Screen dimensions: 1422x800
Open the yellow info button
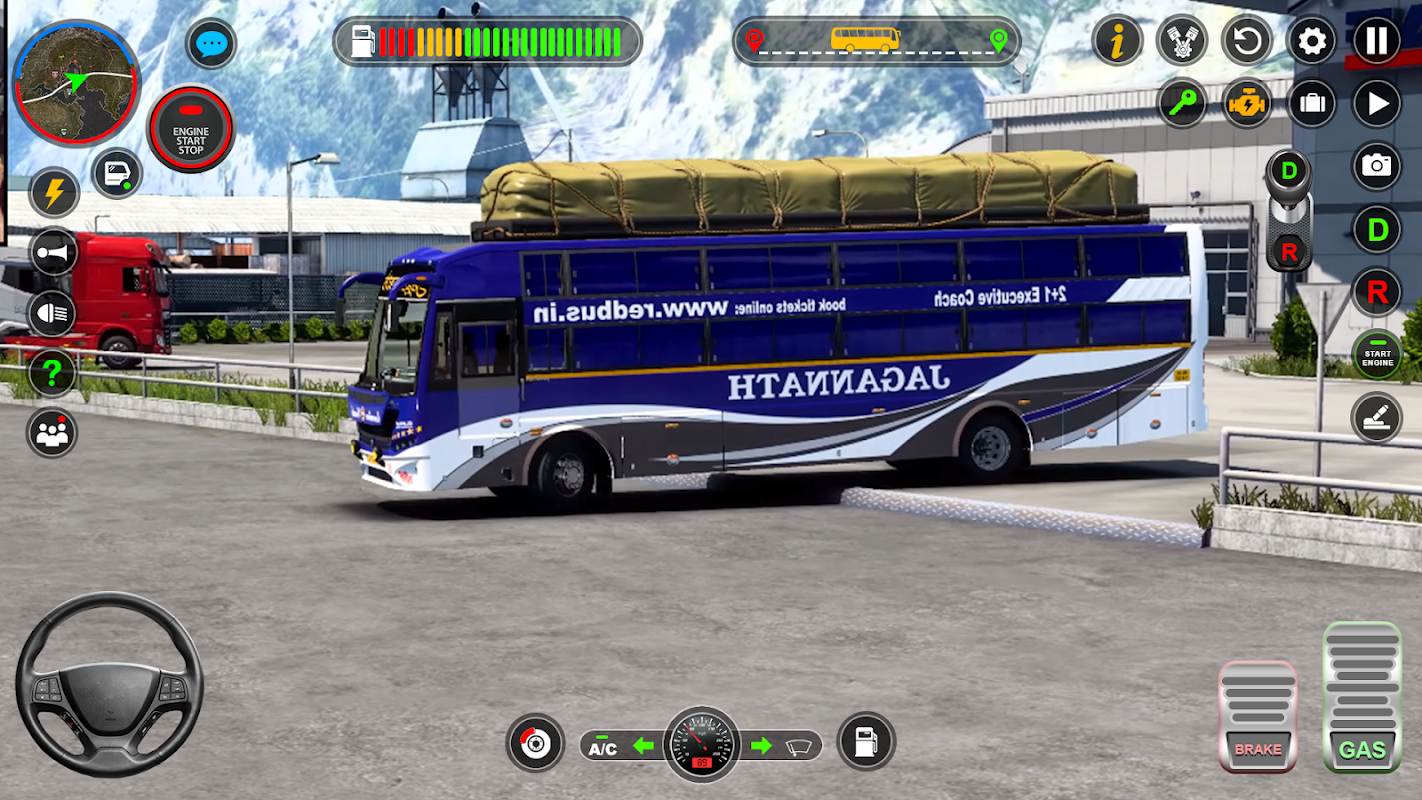[x=1117, y=42]
